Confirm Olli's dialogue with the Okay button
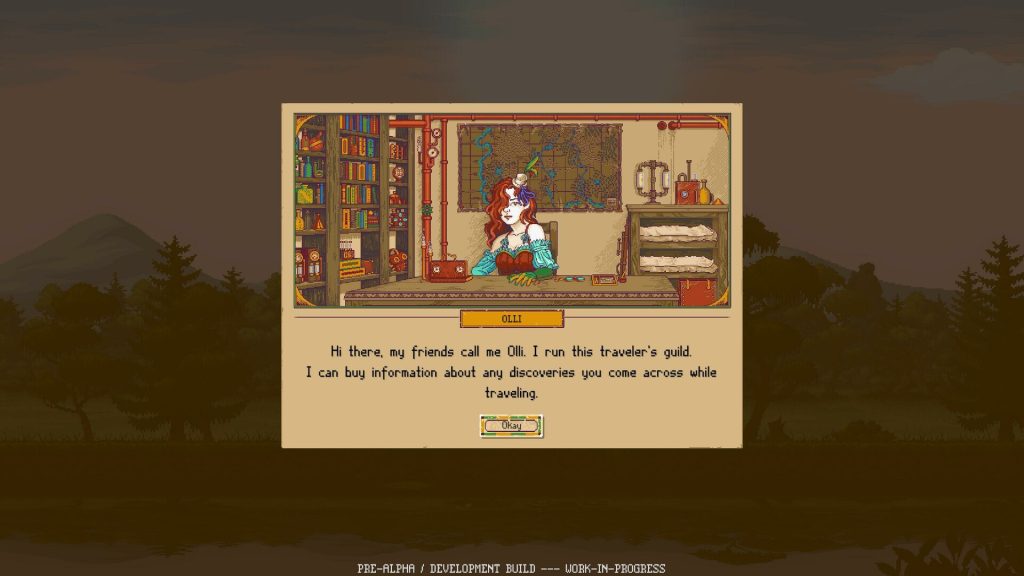 [x=511, y=426]
